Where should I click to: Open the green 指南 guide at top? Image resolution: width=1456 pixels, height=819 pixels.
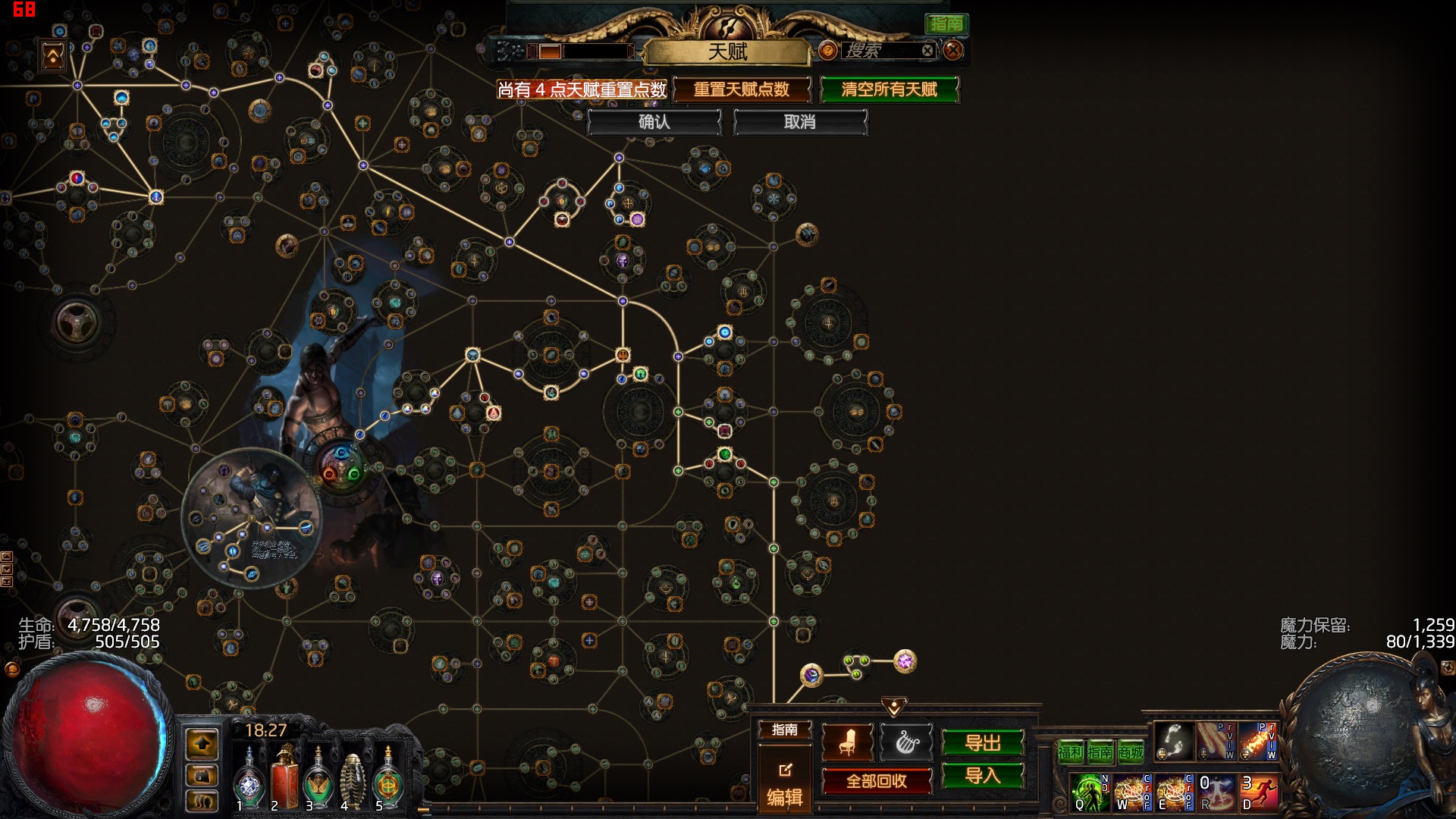click(946, 24)
